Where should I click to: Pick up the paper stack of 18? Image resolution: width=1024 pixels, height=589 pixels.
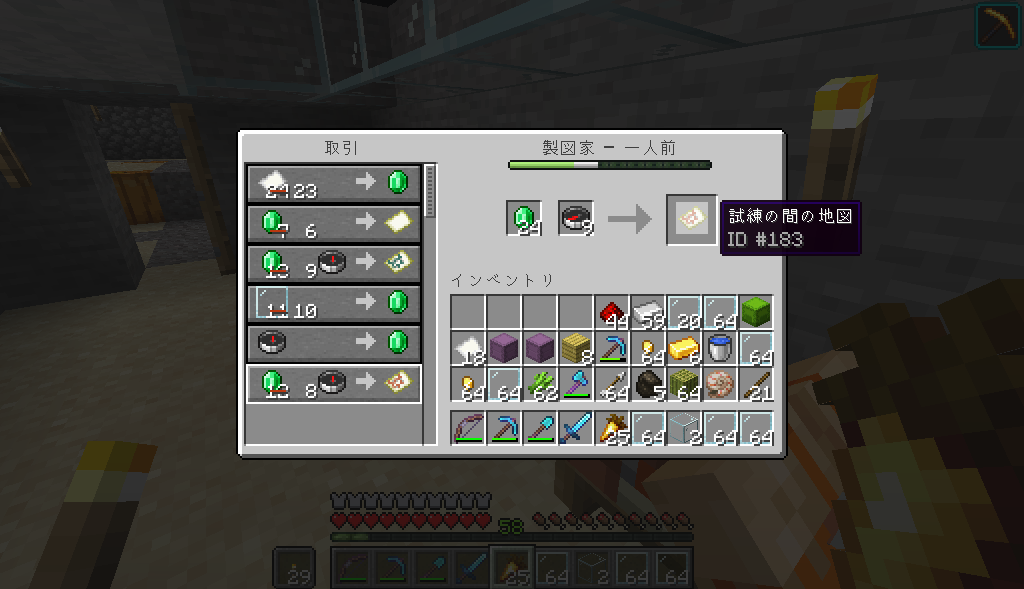(468, 349)
